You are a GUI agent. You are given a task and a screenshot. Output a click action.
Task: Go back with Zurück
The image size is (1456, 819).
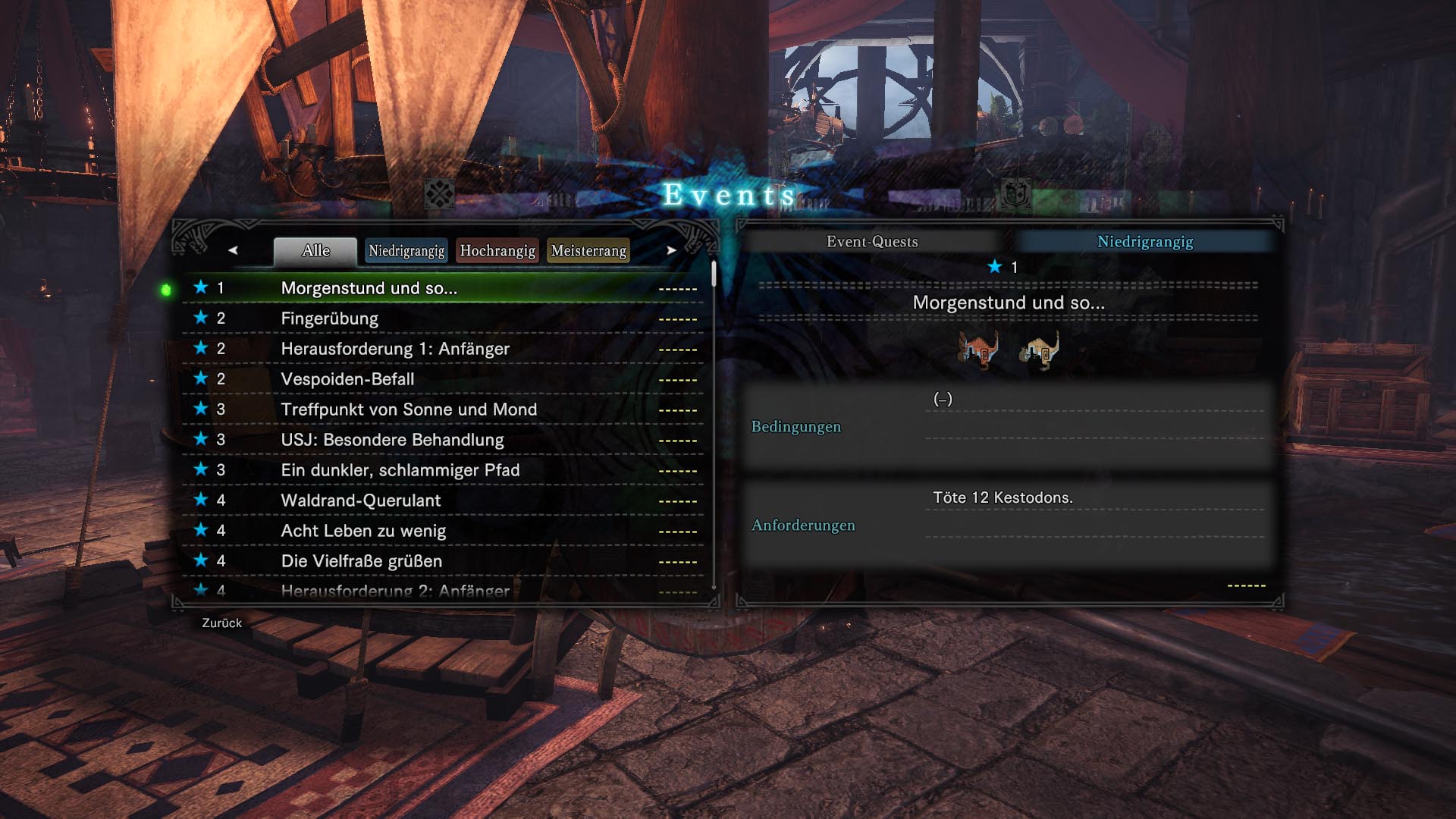pyautogui.click(x=221, y=623)
